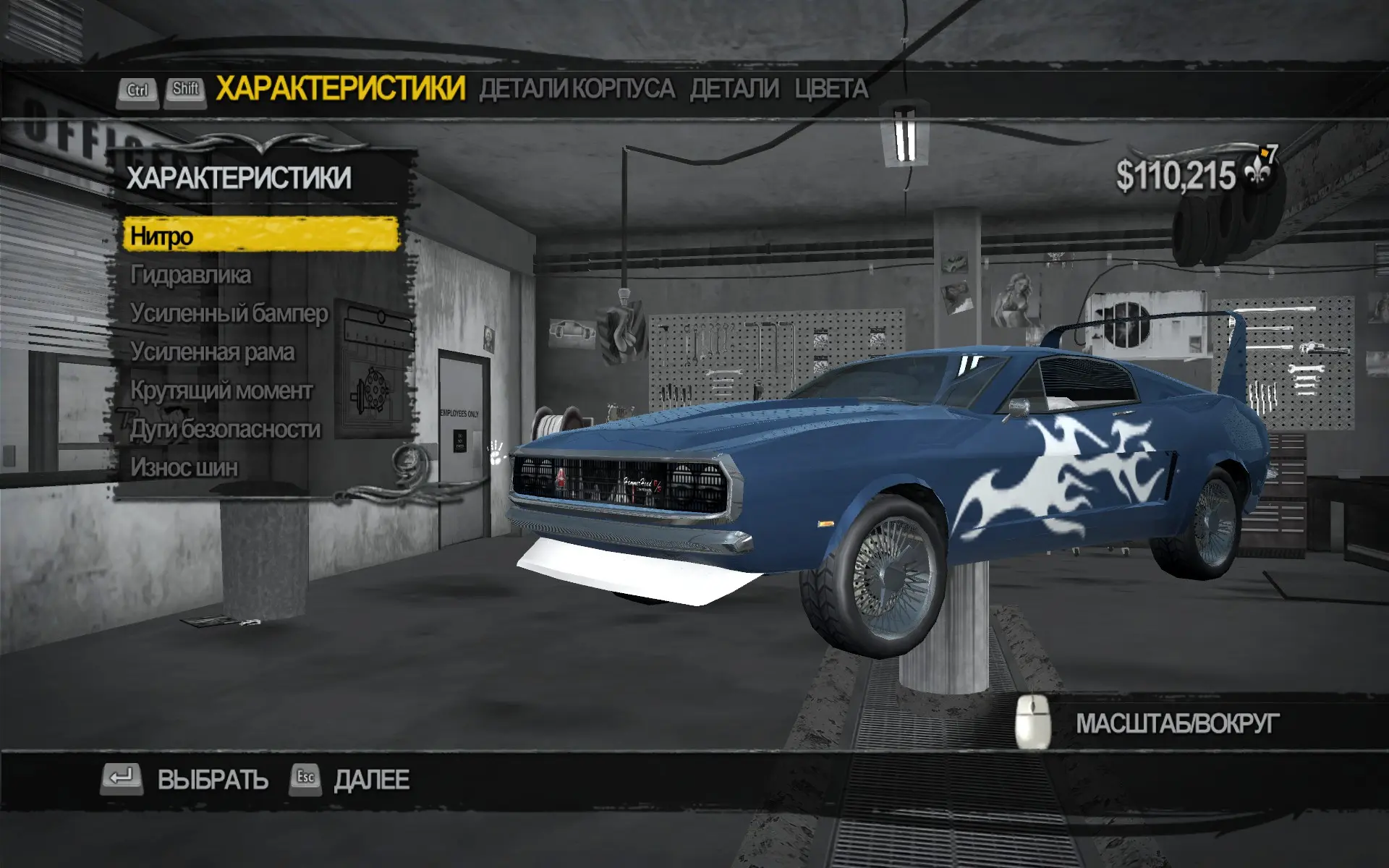The height and width of the screenshot is (868, 1389).
Task: Select the Нитро upgrade entry
Action: (260, 236)
